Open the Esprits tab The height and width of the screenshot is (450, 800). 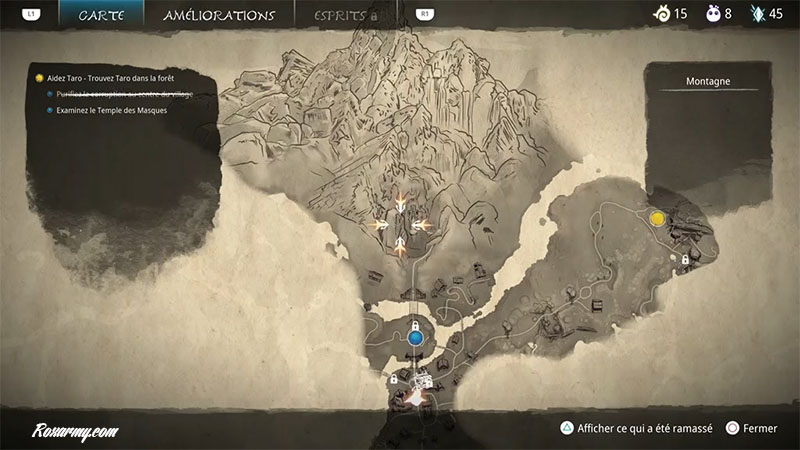pyautogui.click(x=346, y=16)
